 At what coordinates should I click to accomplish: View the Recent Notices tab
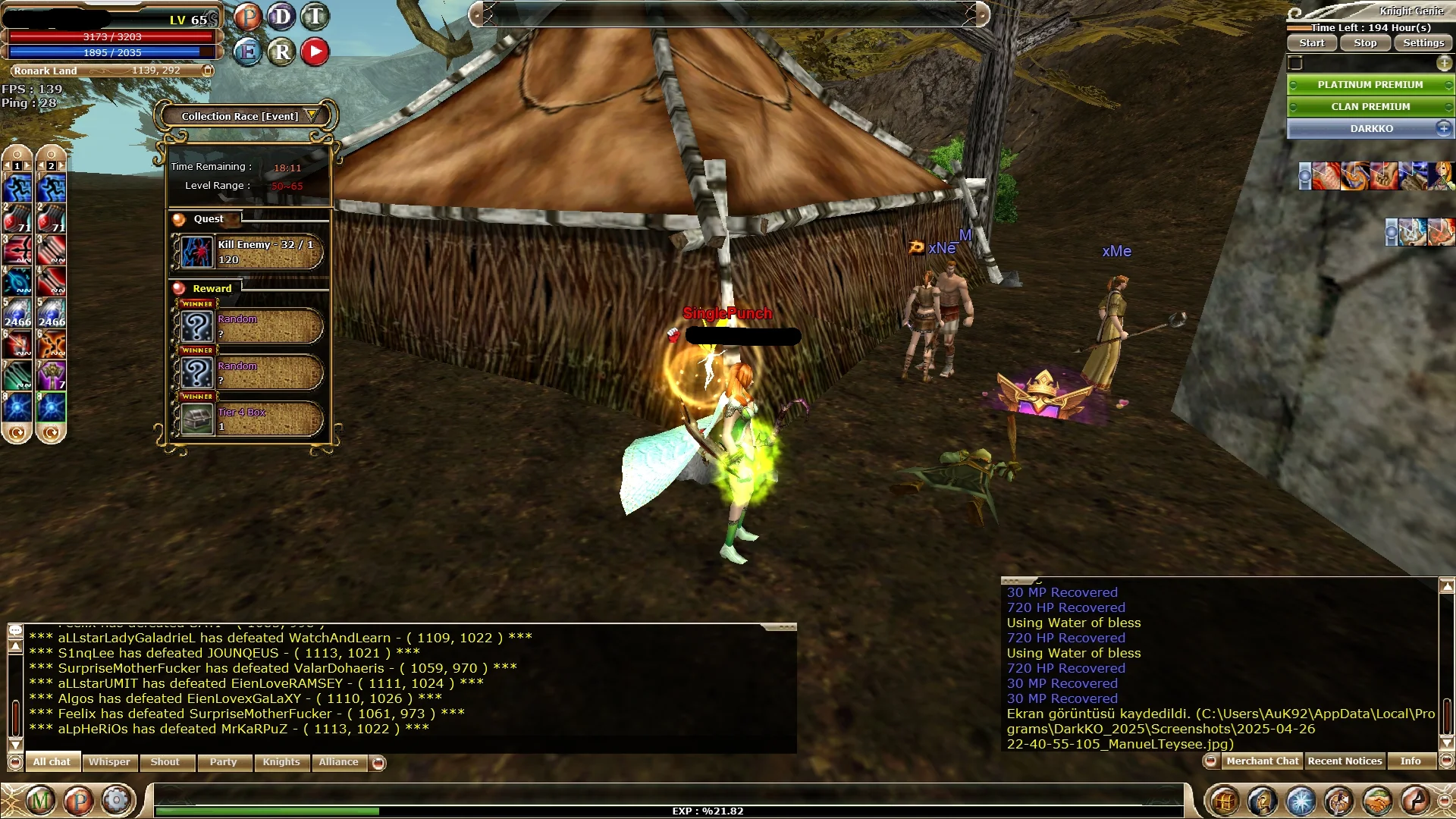coord(1345,761)
